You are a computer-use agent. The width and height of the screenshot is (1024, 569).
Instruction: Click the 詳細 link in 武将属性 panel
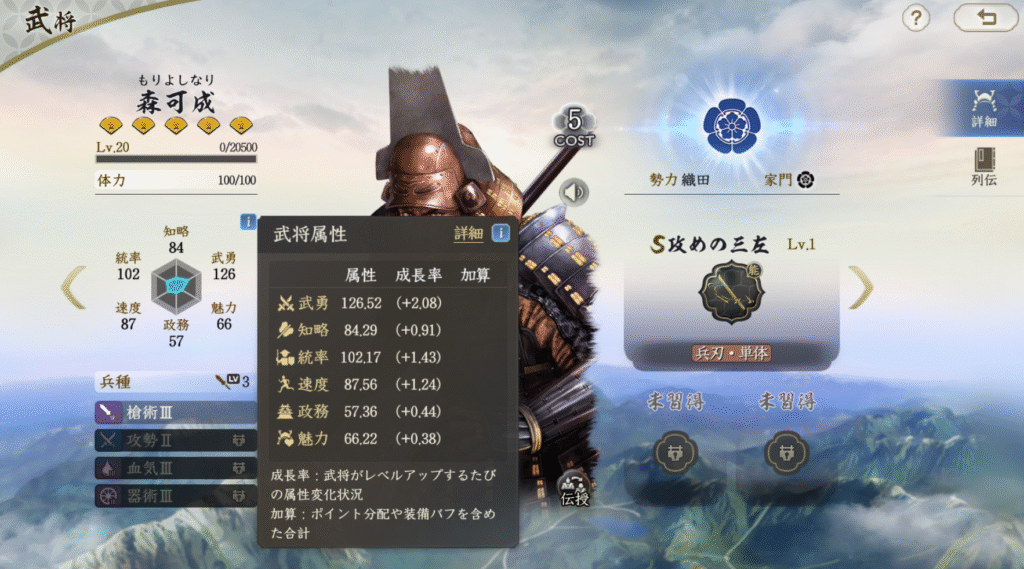click(468, 233)
